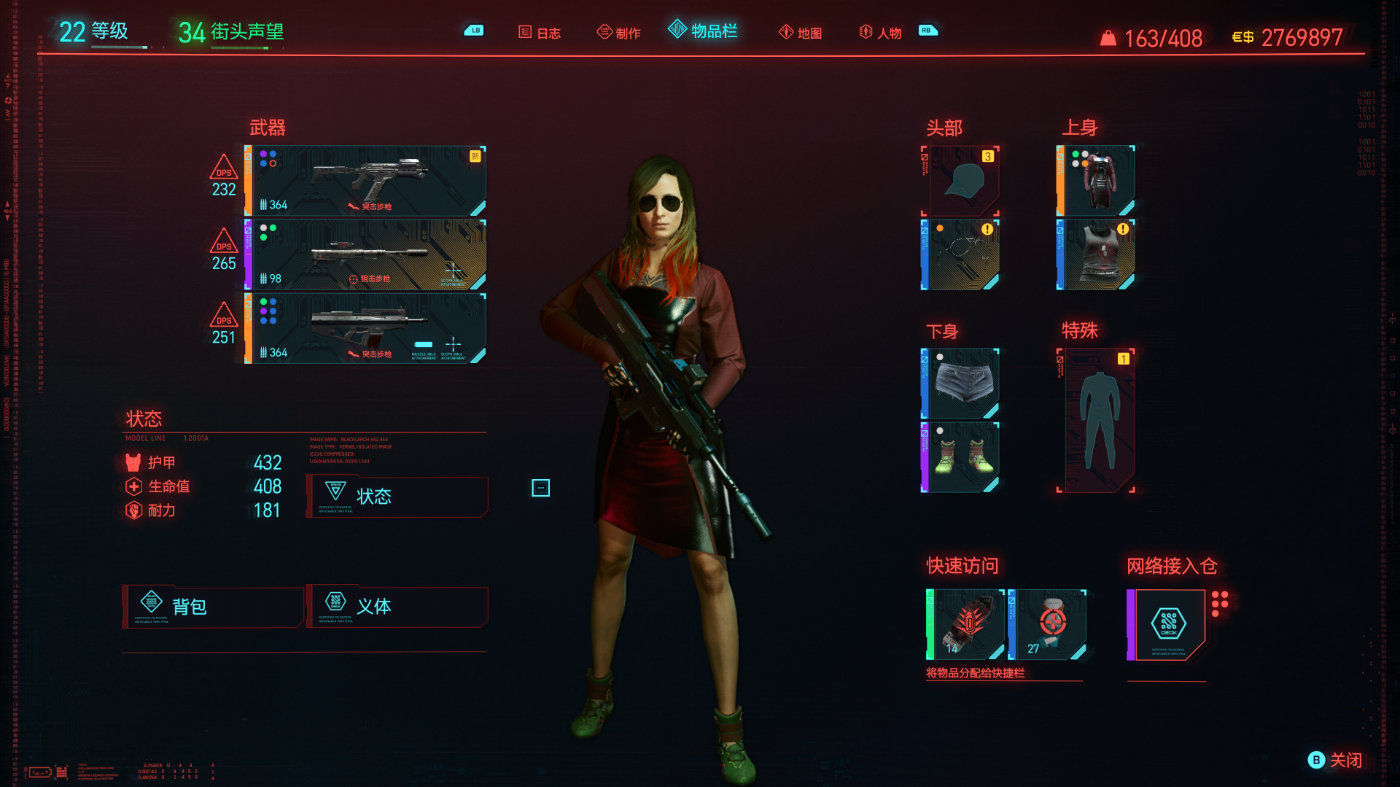Switch to the 人物 character tab

[881, 33]
